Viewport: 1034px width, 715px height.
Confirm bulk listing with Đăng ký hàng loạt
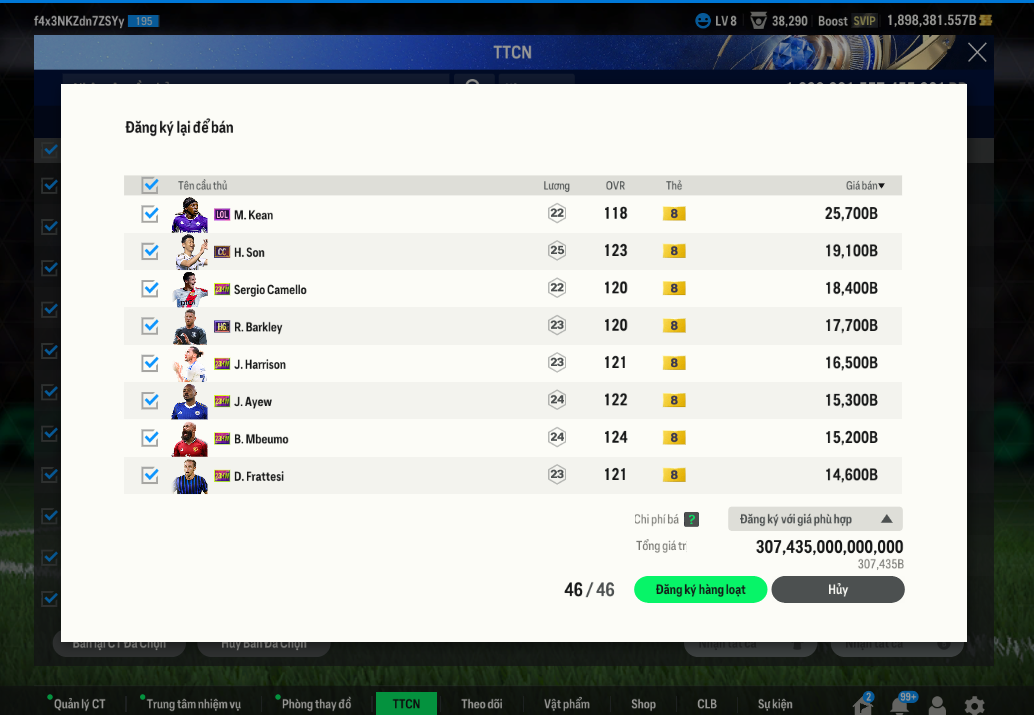tap(700, 590)
